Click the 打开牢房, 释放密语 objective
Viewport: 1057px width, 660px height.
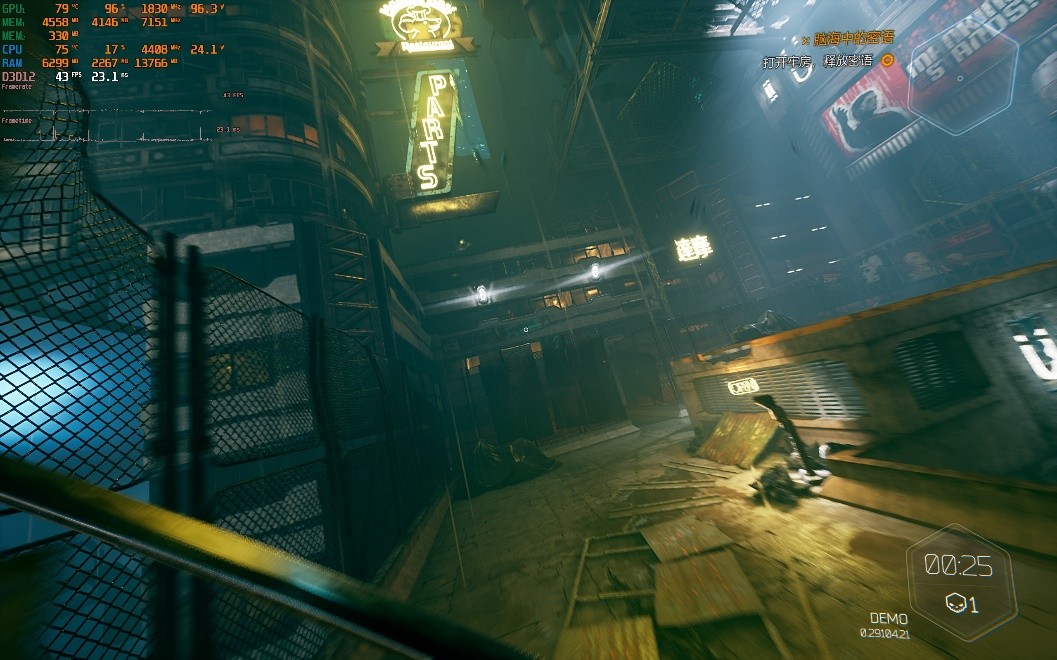[817, 61]
